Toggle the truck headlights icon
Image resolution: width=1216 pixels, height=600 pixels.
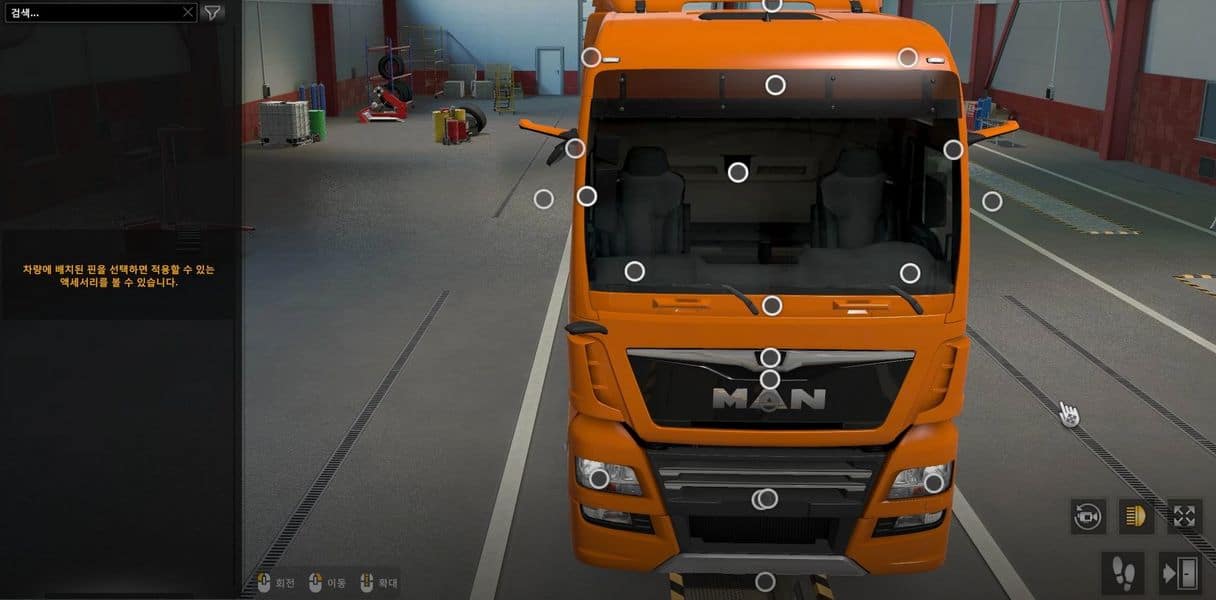[x=1135, y=516]
